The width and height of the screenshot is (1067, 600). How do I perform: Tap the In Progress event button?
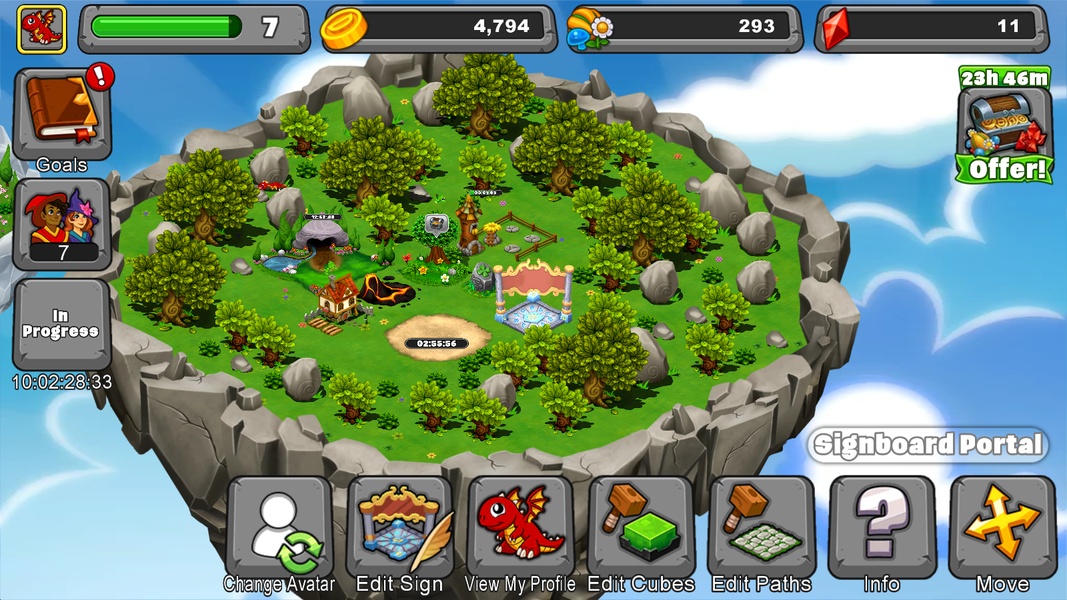point(61,324)
